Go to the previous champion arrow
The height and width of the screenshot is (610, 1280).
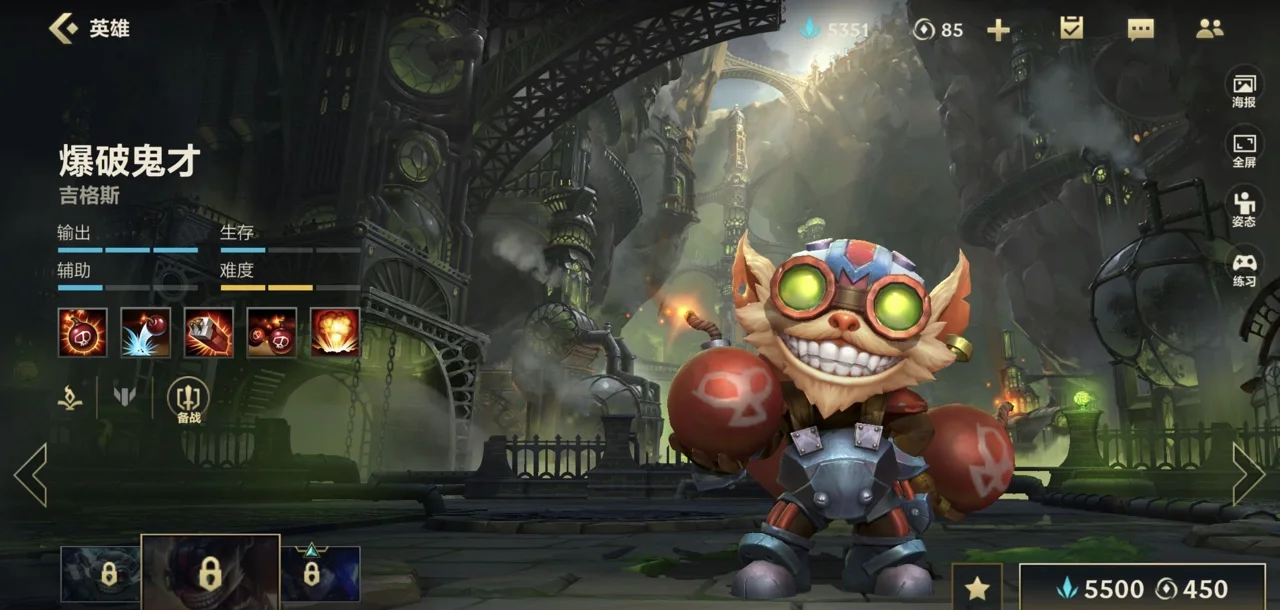(30, 475)
